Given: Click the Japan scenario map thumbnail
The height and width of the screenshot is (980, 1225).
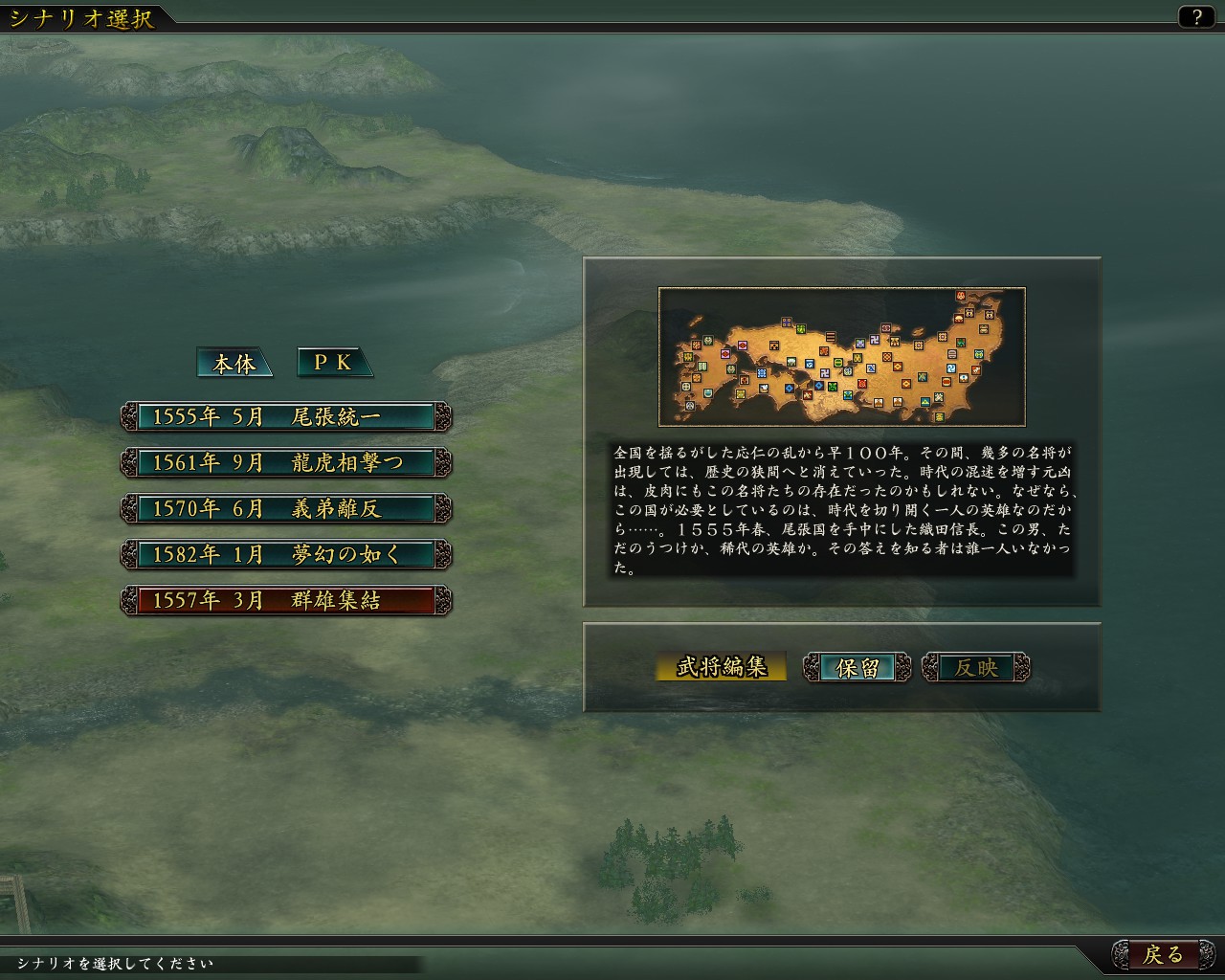Looking at the screenshot, I should pyautogui.click(x=841, y=356).
